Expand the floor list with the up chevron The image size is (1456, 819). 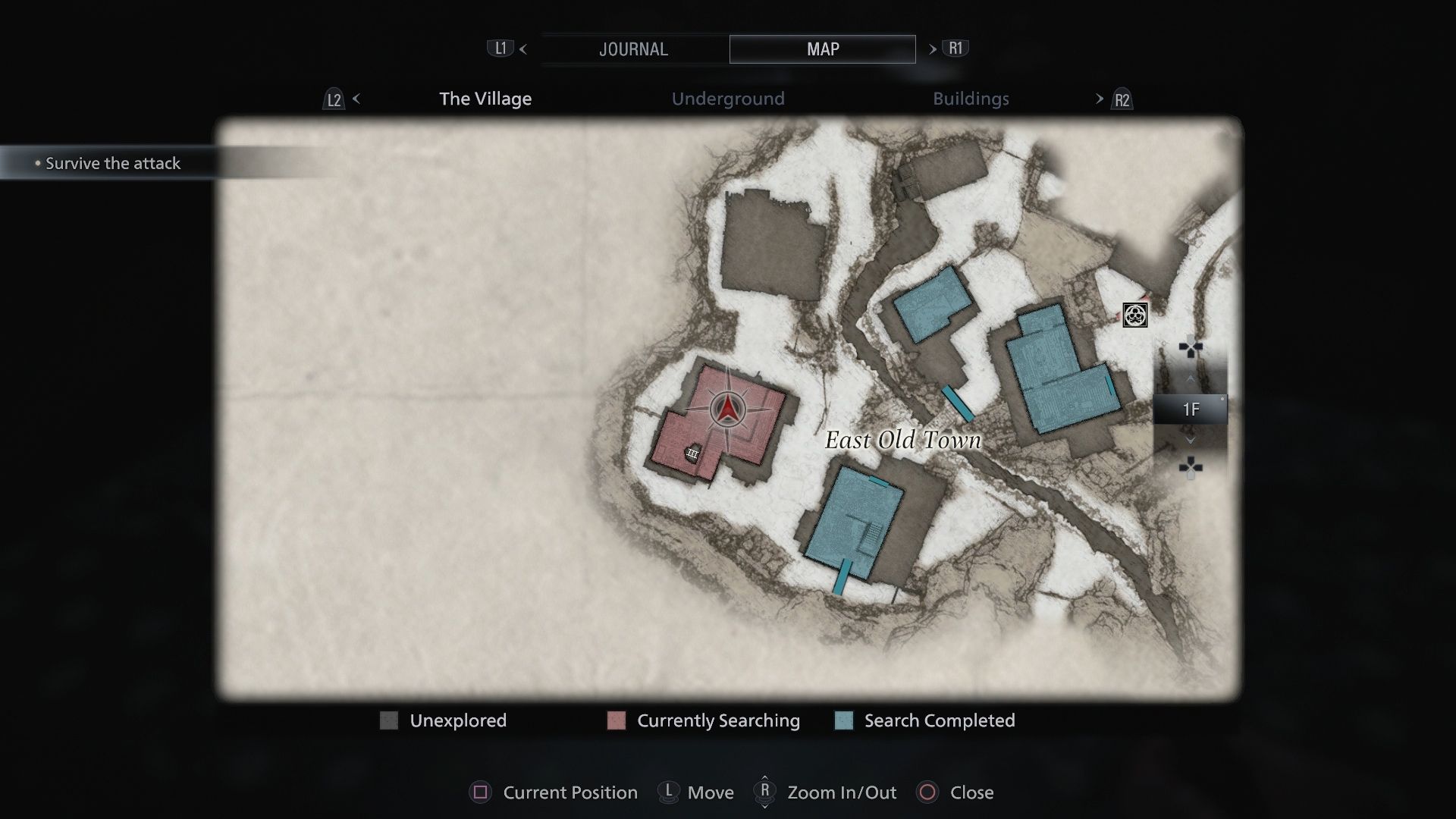pyautogui.click(x=1190, y=379)
